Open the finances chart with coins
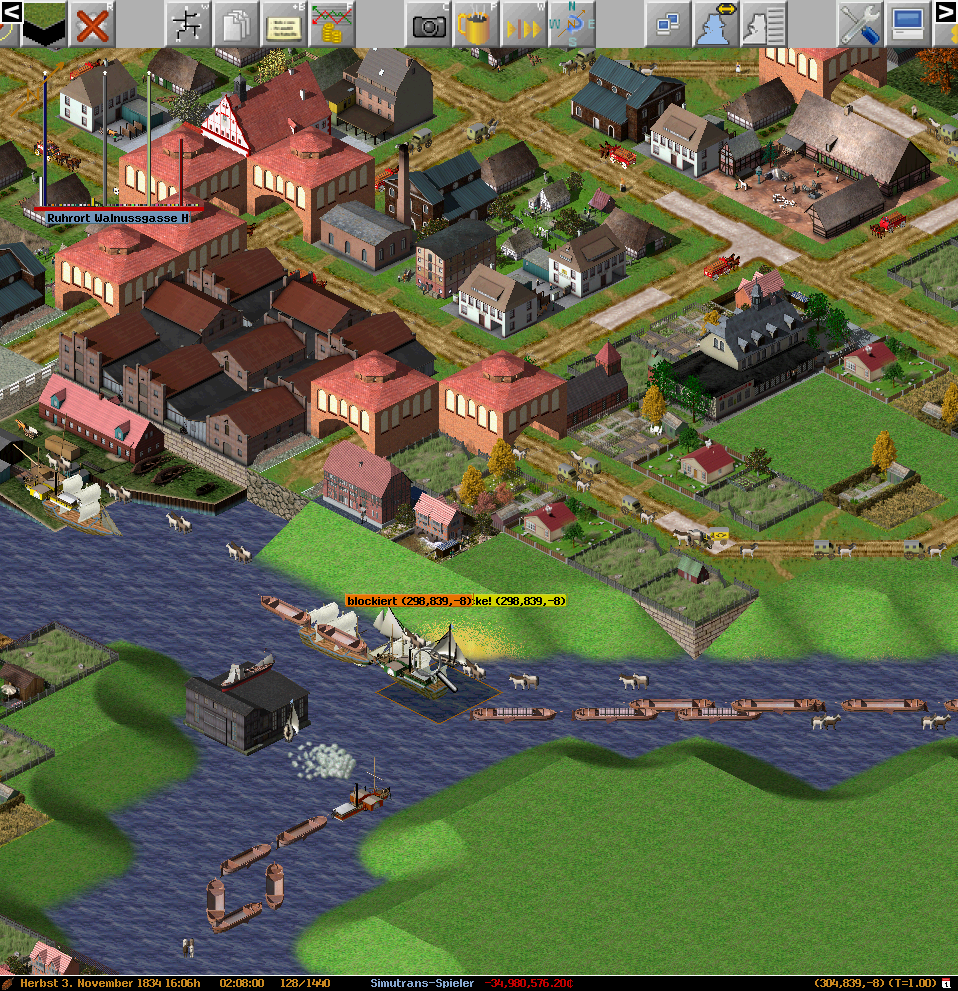 click(x=331, y=22)
